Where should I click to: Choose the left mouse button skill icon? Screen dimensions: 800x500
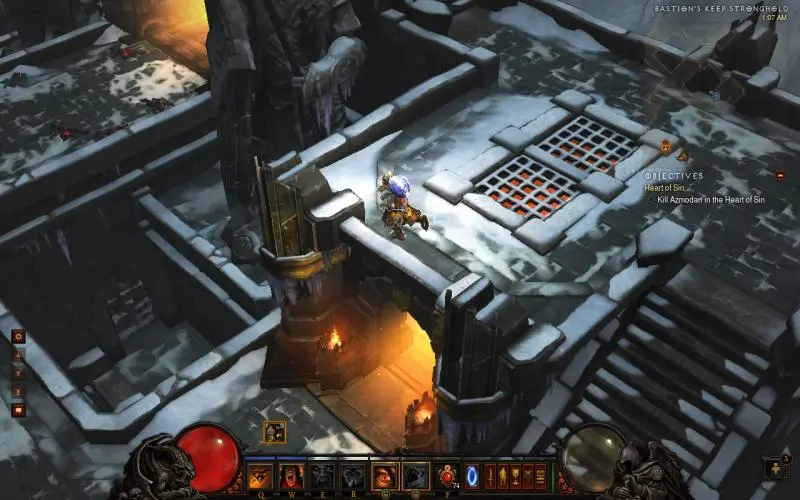[384, 475]
